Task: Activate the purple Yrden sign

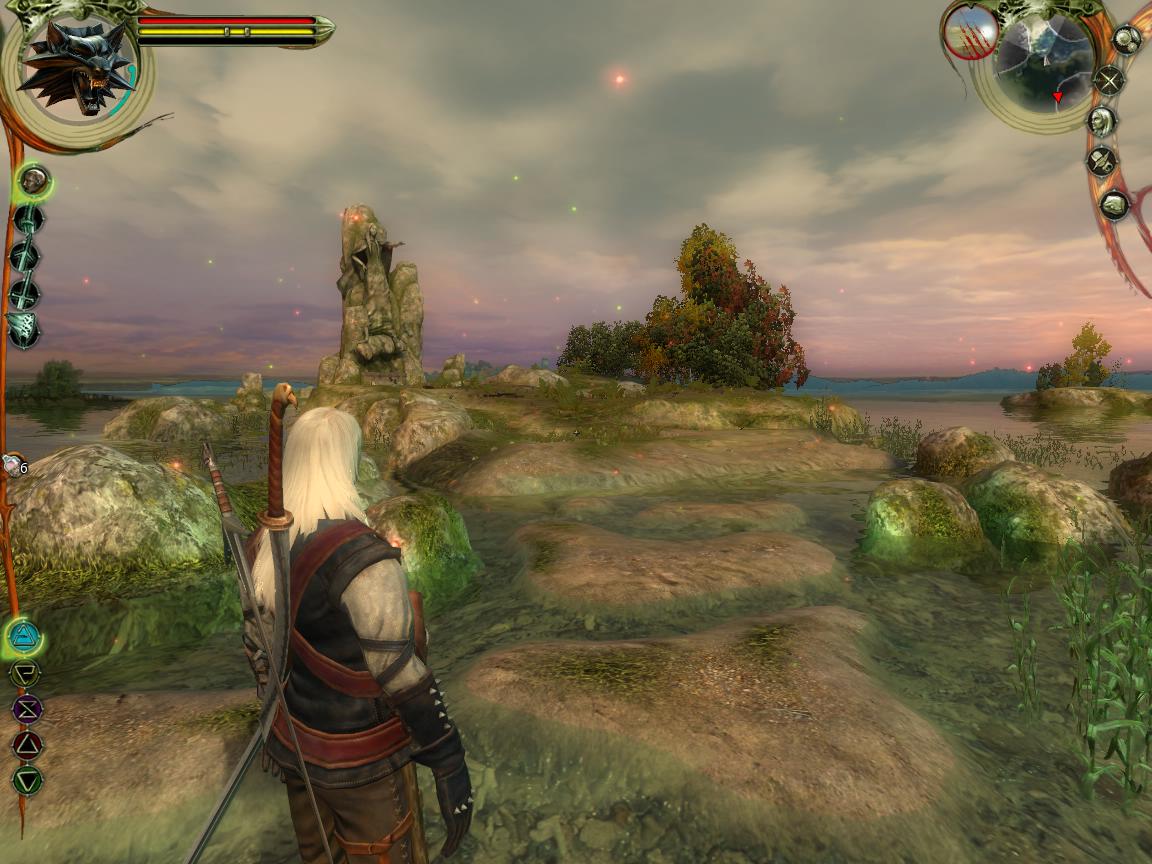Action: (26, 709)
